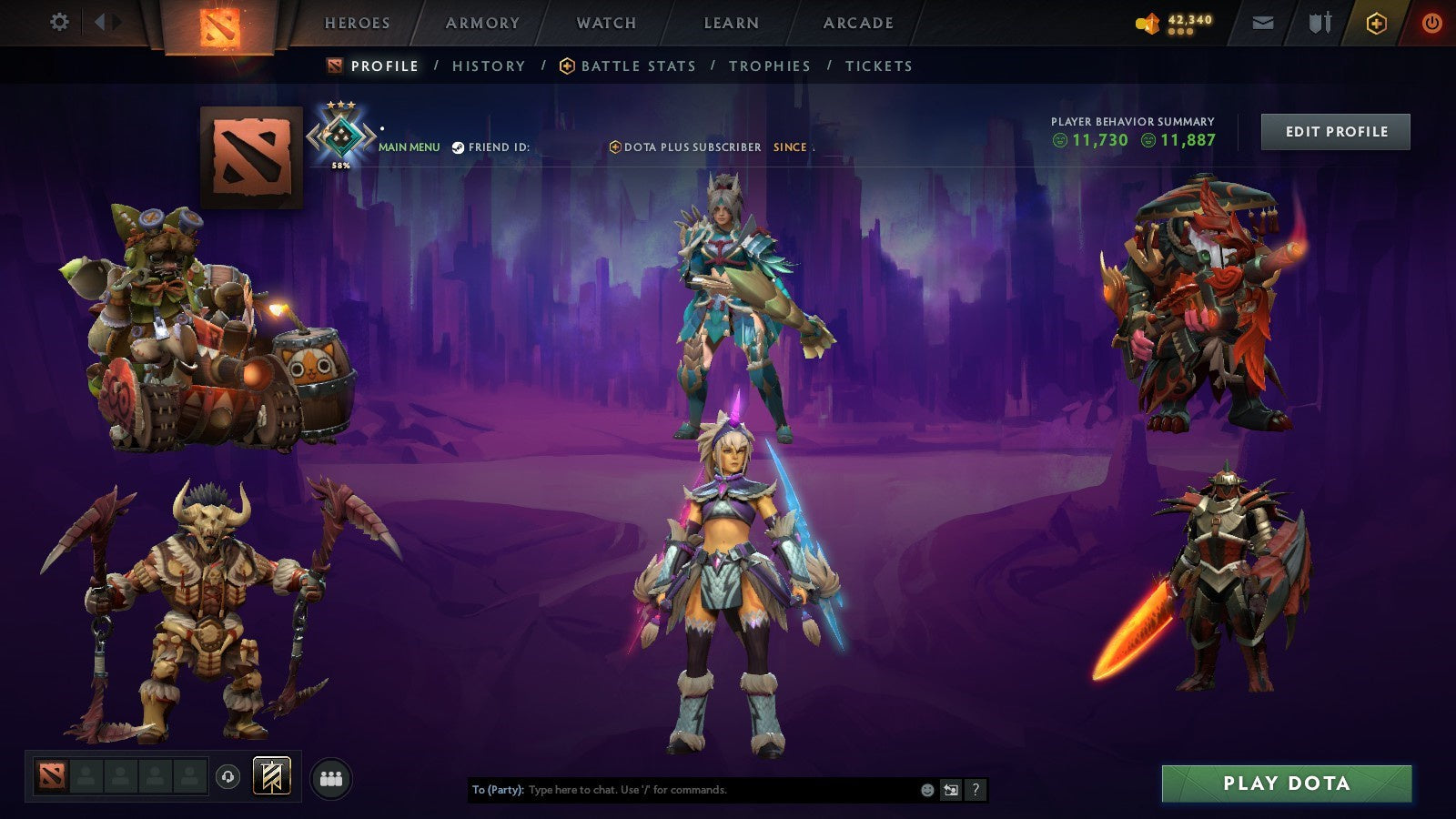This screenshot has width=1456, height=819.
Task: Open the Watch section dropdown
Action: coord(606,23)
